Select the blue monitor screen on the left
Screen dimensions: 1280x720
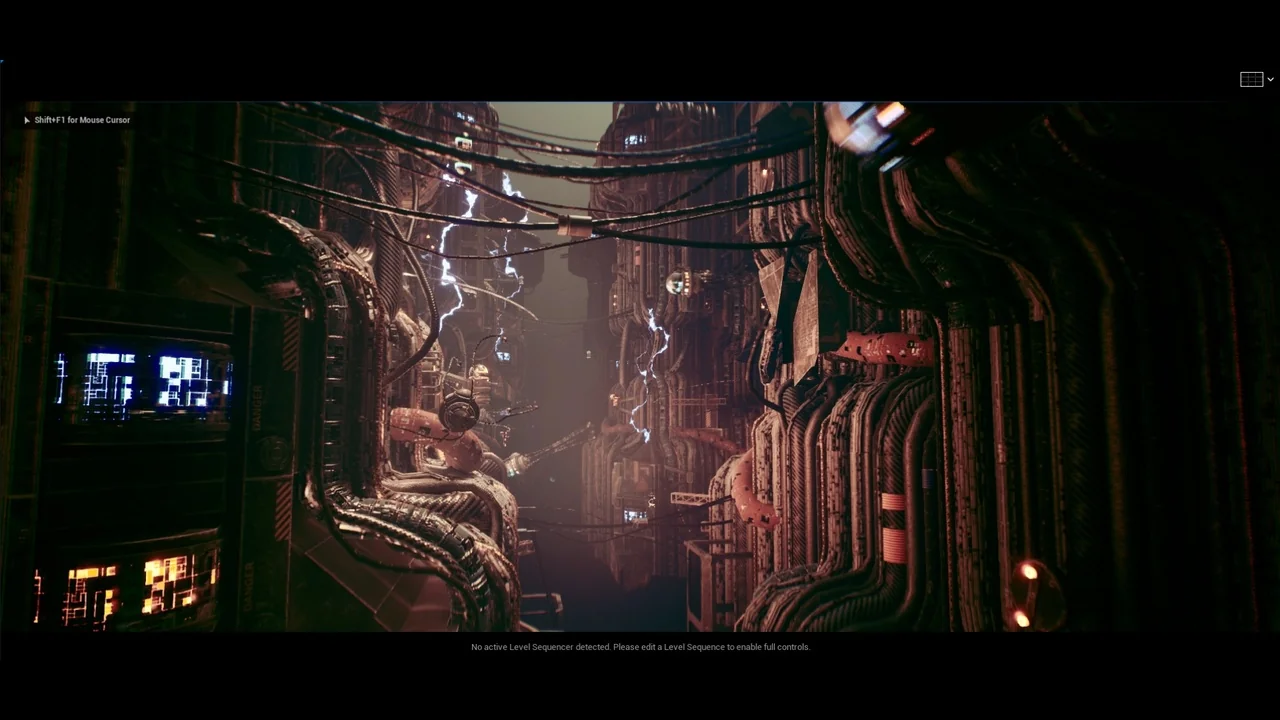pos(135,380)
